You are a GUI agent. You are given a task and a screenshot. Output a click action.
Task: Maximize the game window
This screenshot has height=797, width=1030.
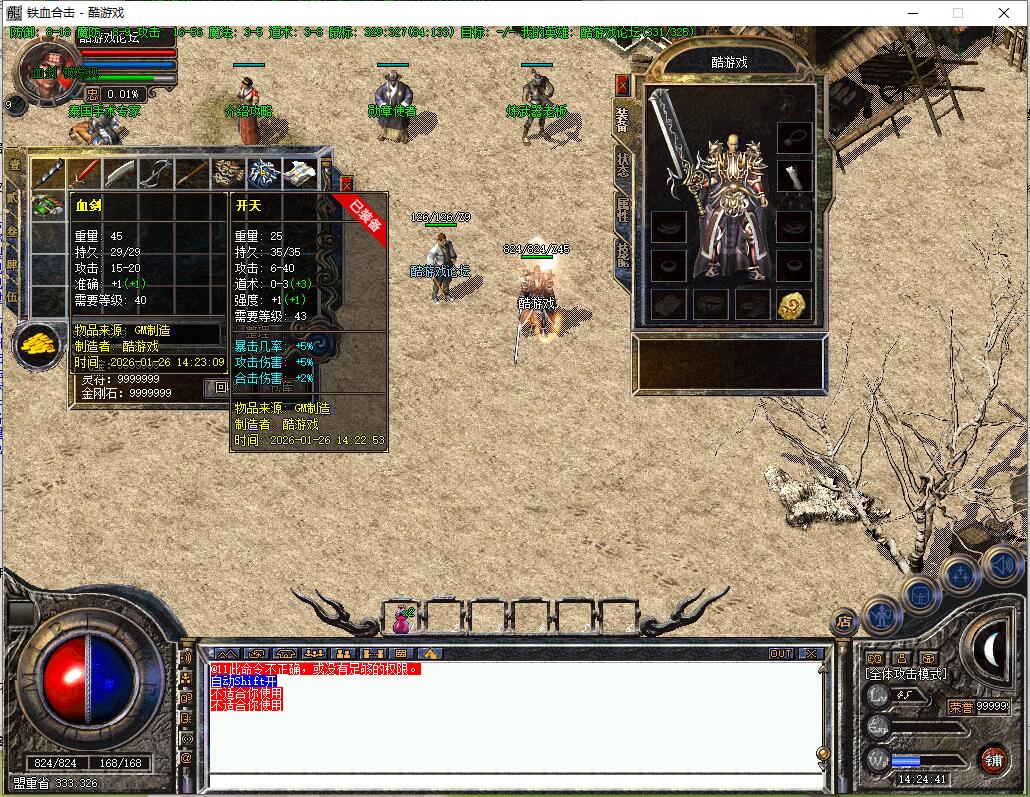pyautogui.click(x=958, y=13)
